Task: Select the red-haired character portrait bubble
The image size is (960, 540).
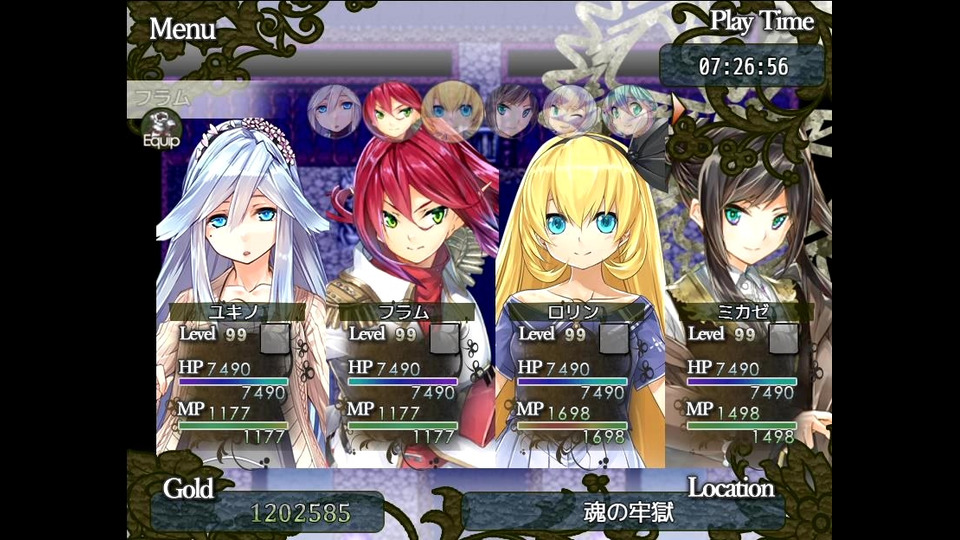Action: 391,110
